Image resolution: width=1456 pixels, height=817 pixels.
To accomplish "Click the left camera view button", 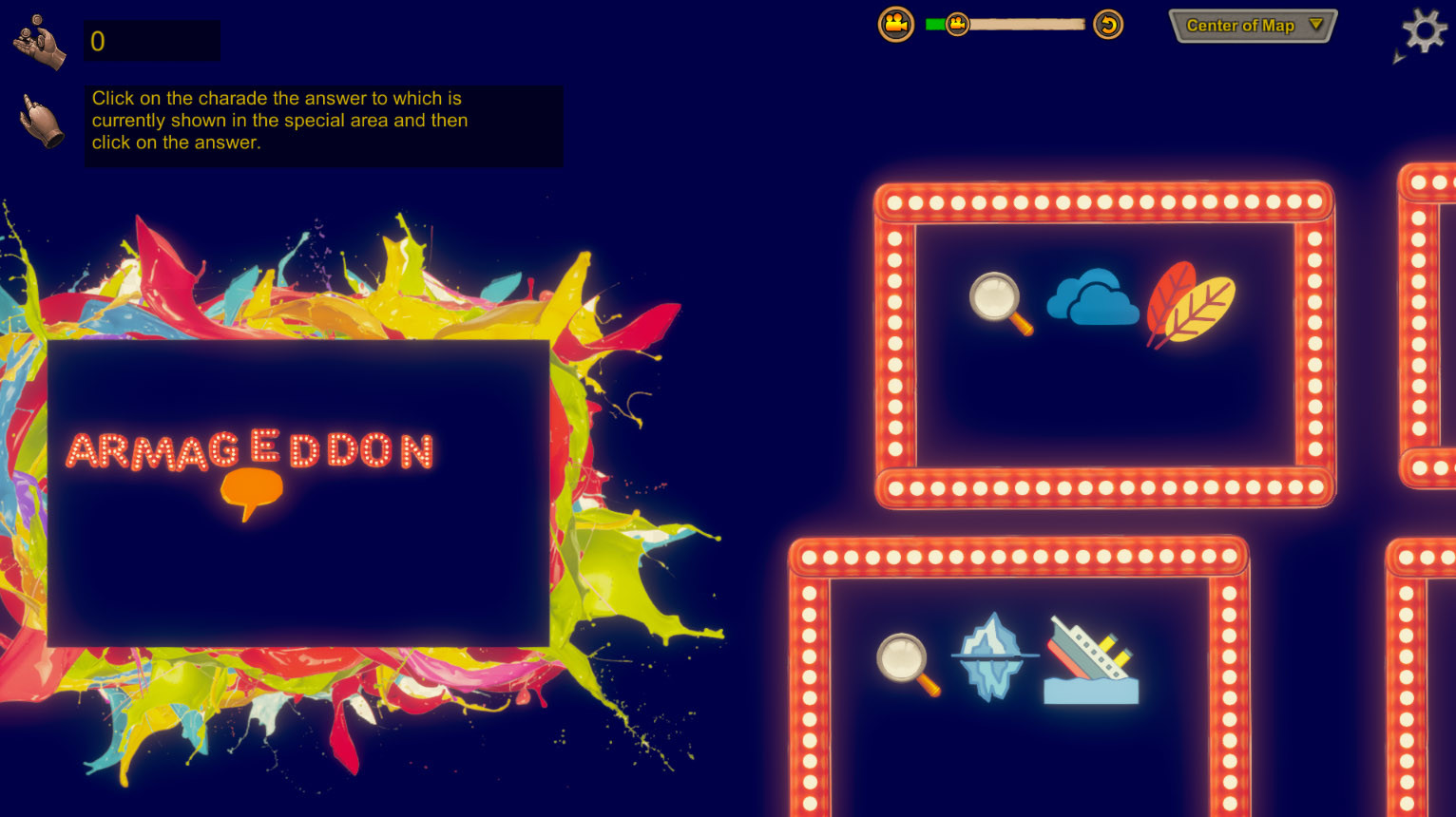I will point(896,24).
